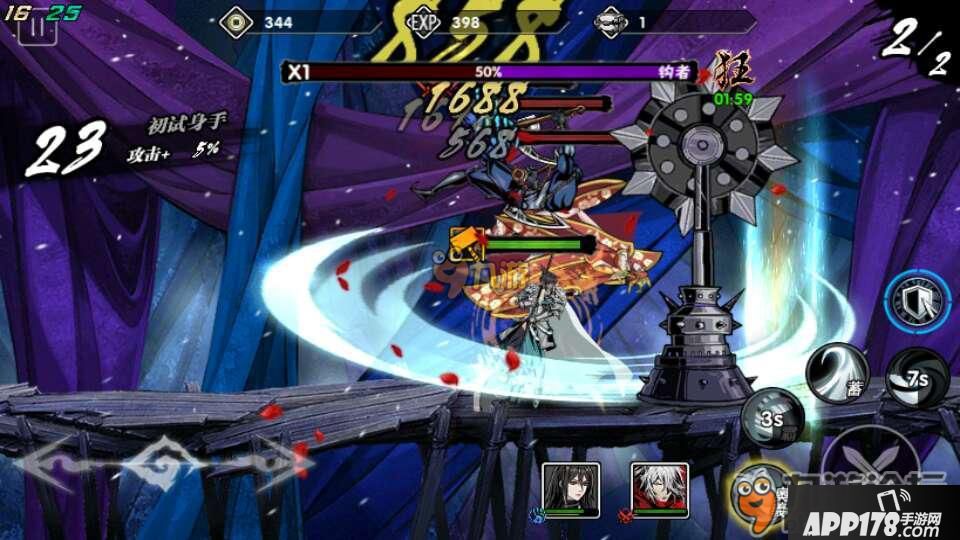This screenshot has height=540, width=960.
Task: Switch to the white-haired character portrait
Action: point(660,490)
